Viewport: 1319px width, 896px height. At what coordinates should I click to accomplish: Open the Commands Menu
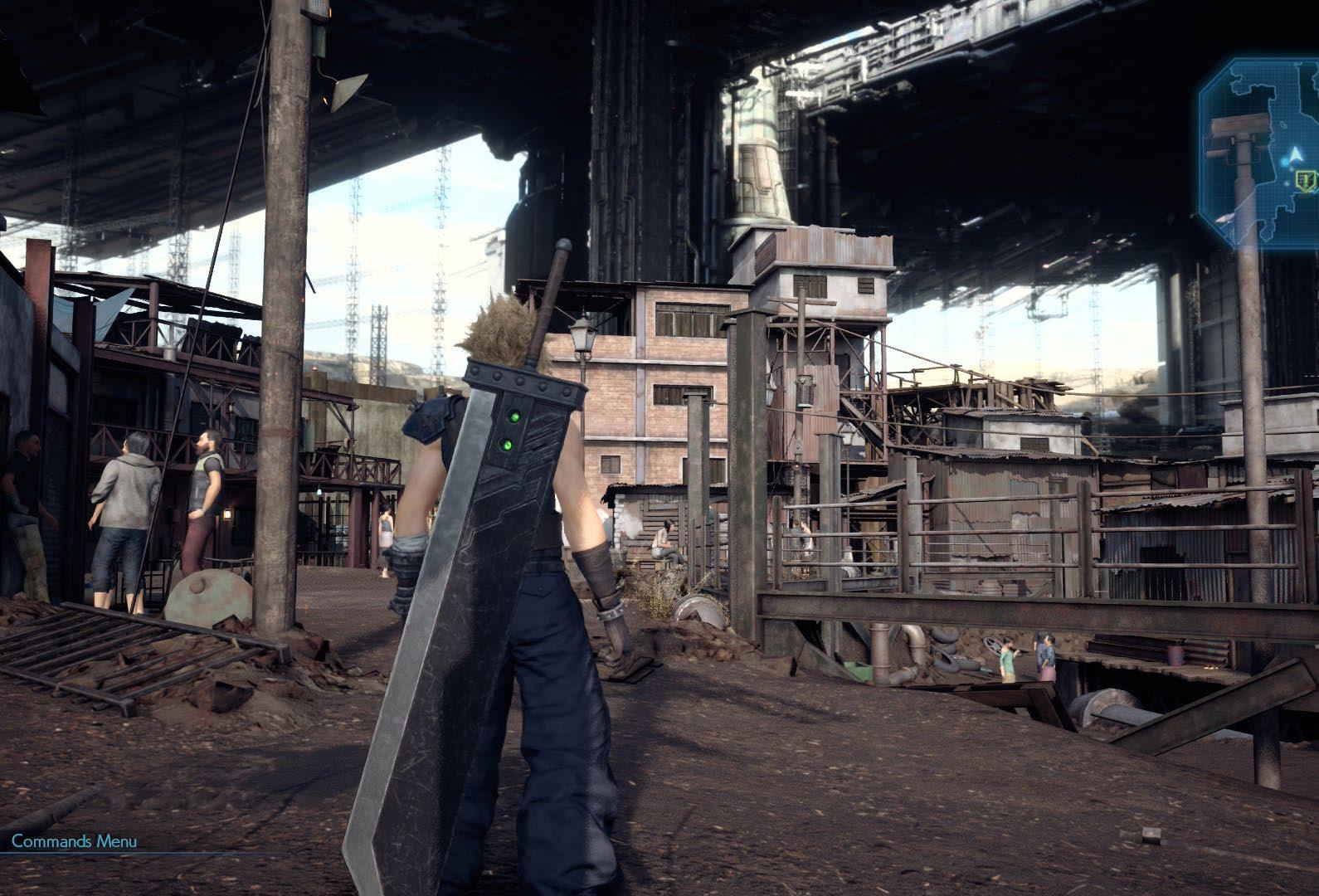(75, 840)
